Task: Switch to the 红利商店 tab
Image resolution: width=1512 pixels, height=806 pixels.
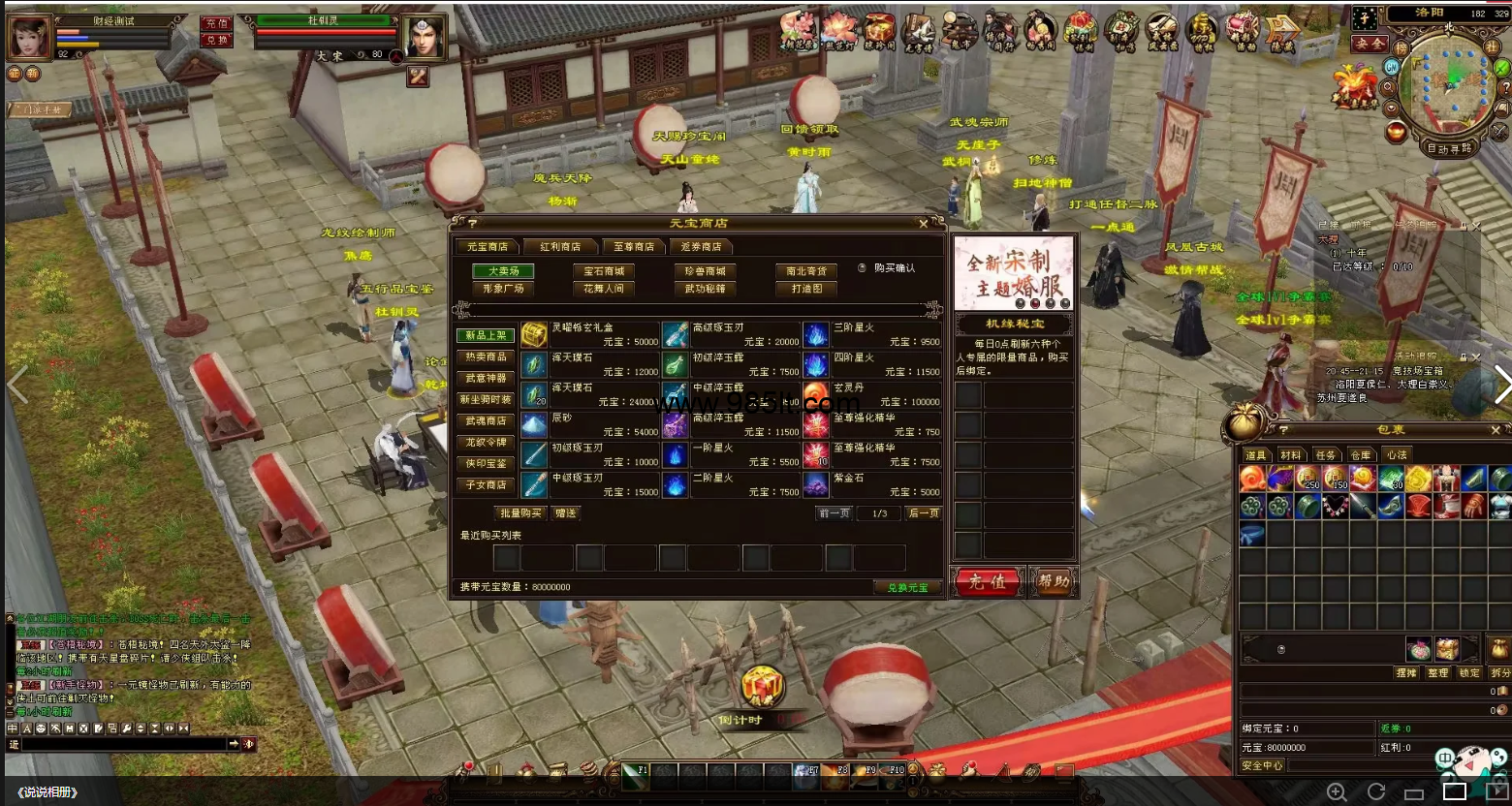Action: tap(560, 247)
